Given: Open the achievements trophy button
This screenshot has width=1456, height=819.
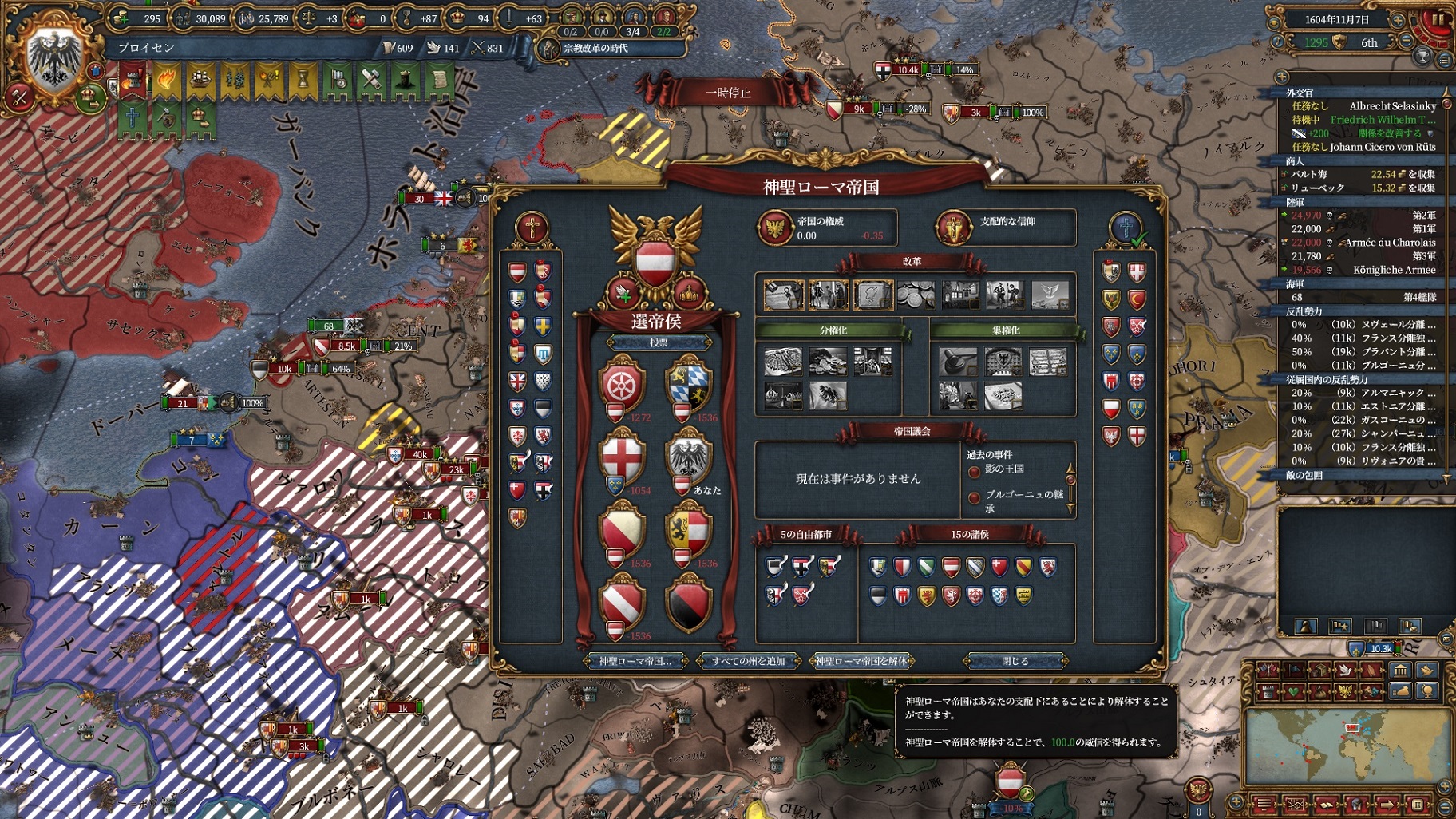Looking at the screenshot, I should click(1422, 57).
